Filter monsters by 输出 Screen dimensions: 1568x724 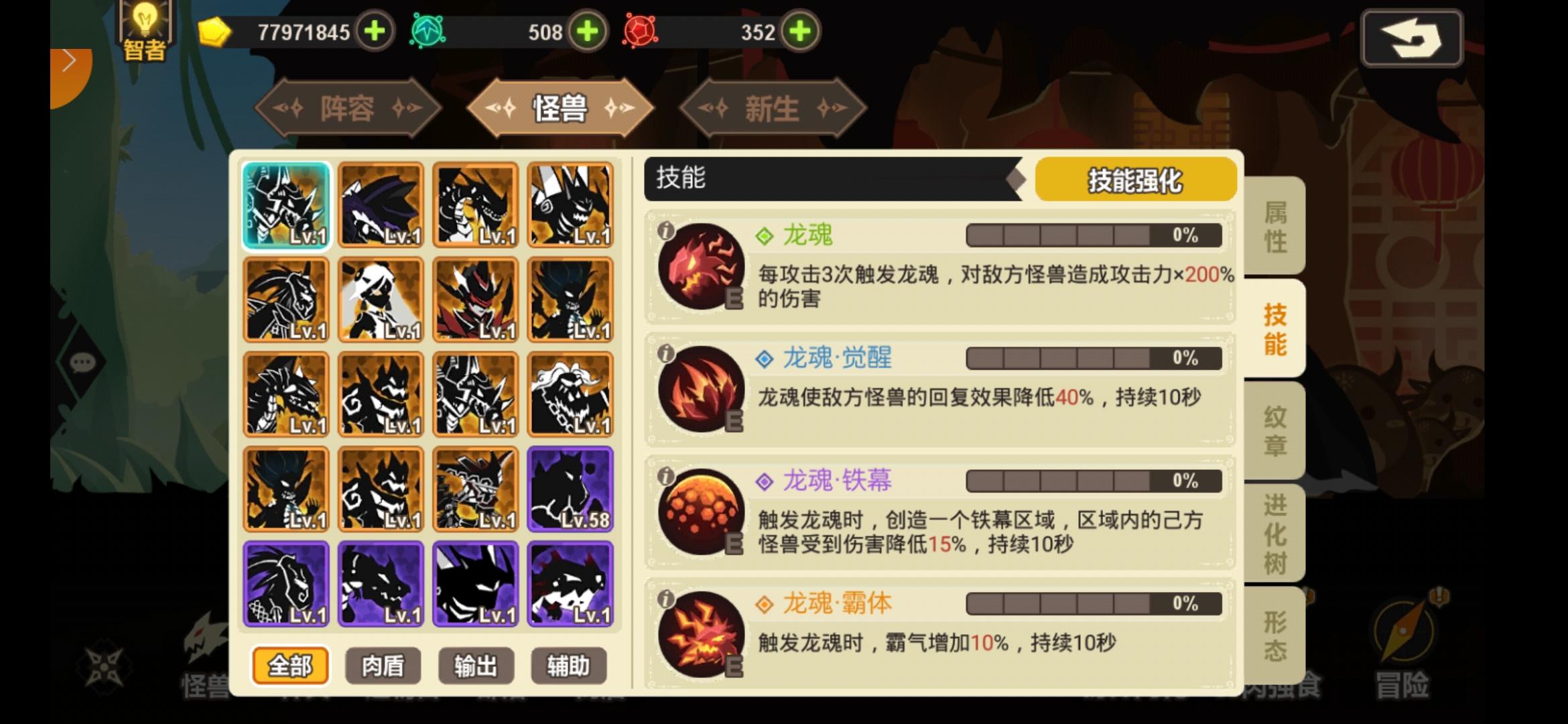click(x=474, y=666)
